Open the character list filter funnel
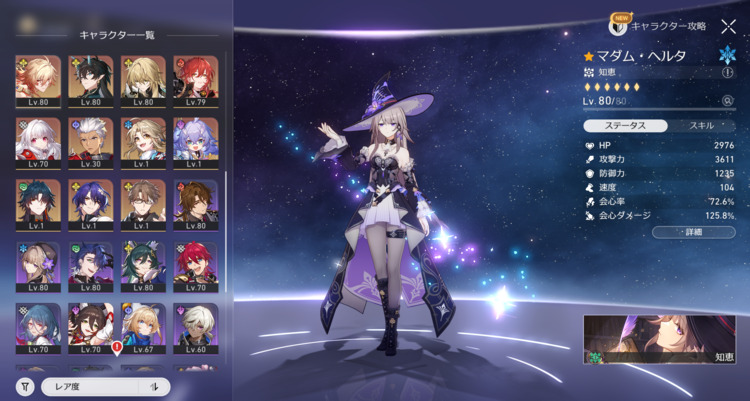This screenshot has height=401, width=750. coord(24,386)
